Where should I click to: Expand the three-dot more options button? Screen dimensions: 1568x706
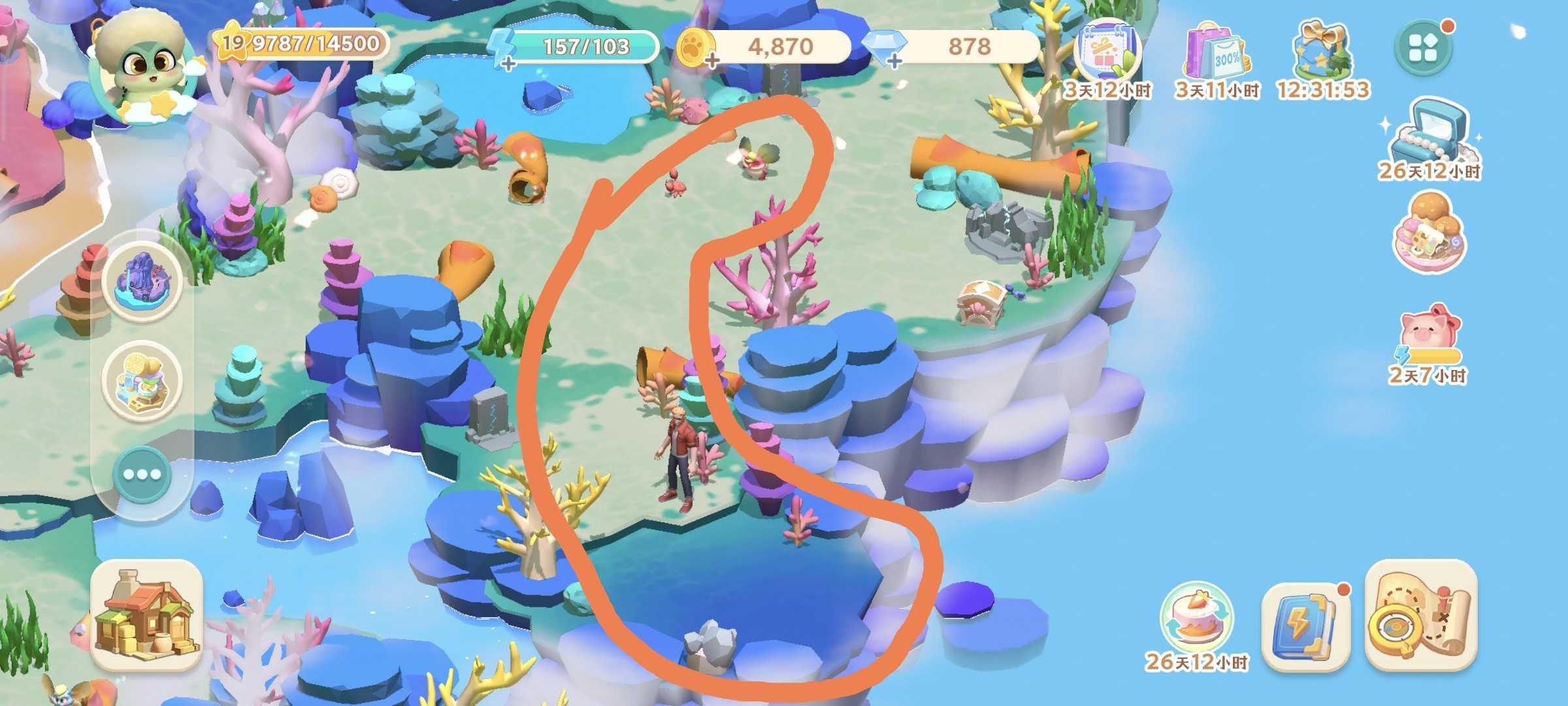[x=142, y=474]
